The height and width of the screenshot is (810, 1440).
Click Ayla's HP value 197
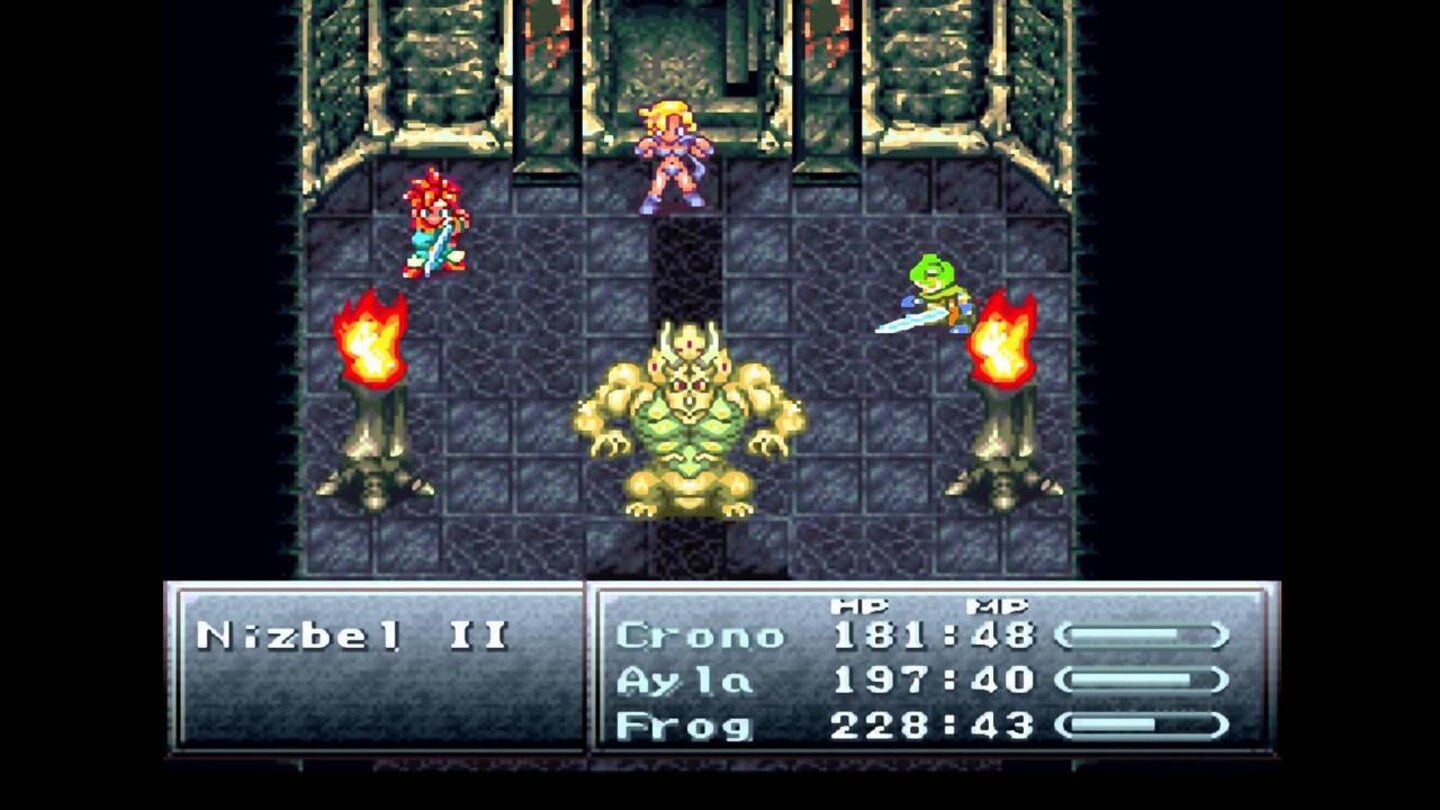click(x=880, y=677)
